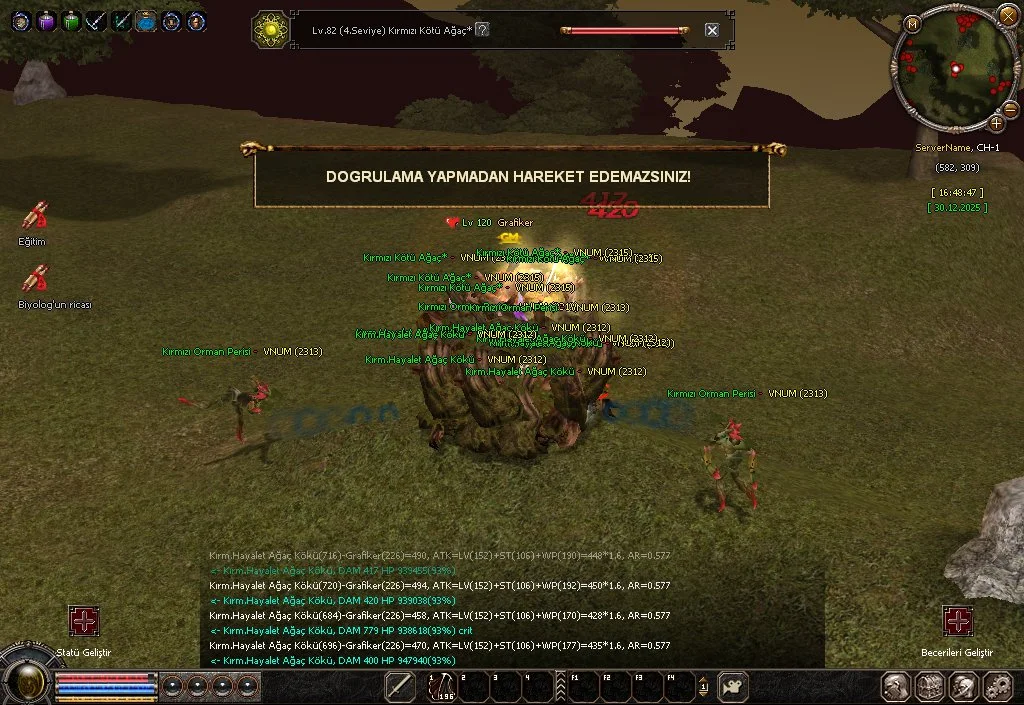Select the target's yellow element emblem
This screenshot has height=705, width=1024.
point(269,30)
